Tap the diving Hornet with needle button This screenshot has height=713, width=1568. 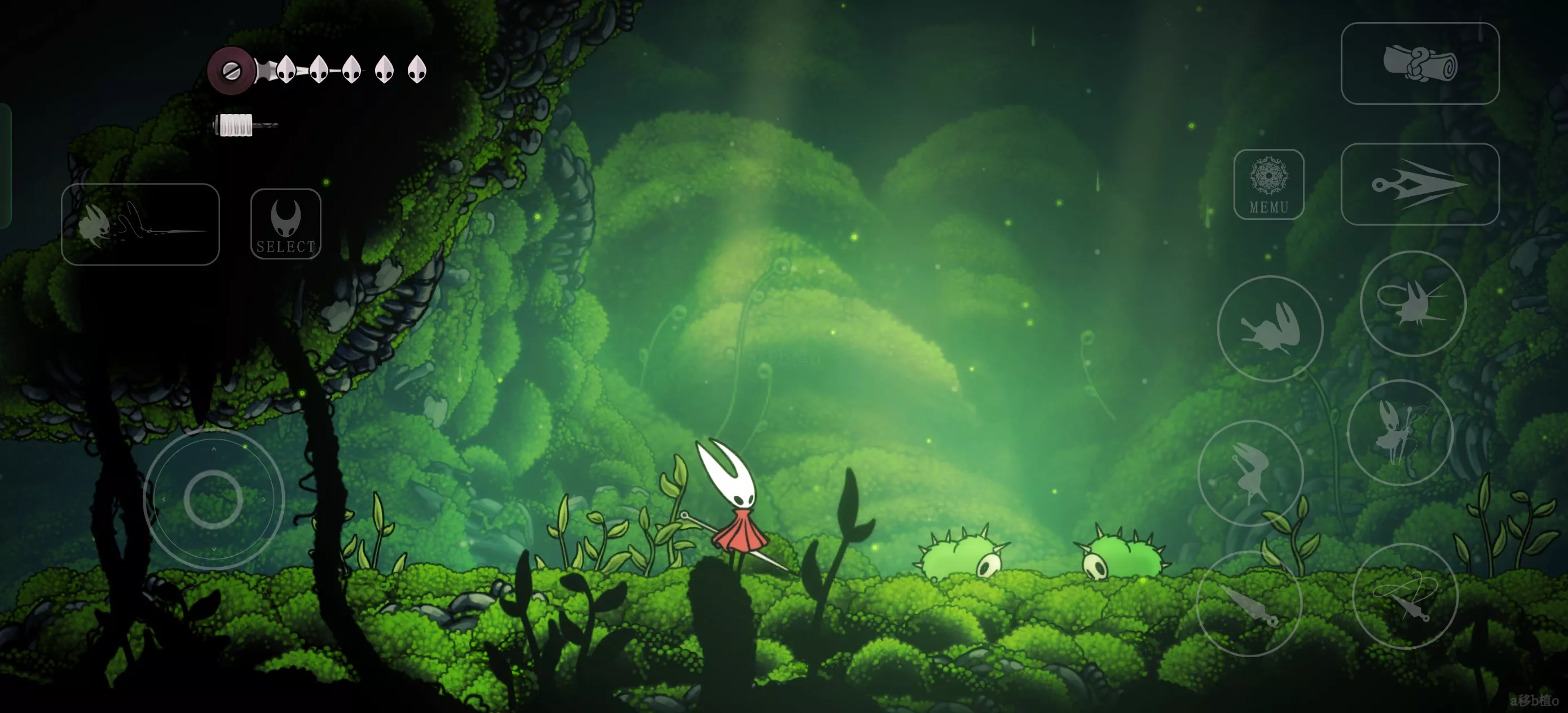[x=1250, y=473]
